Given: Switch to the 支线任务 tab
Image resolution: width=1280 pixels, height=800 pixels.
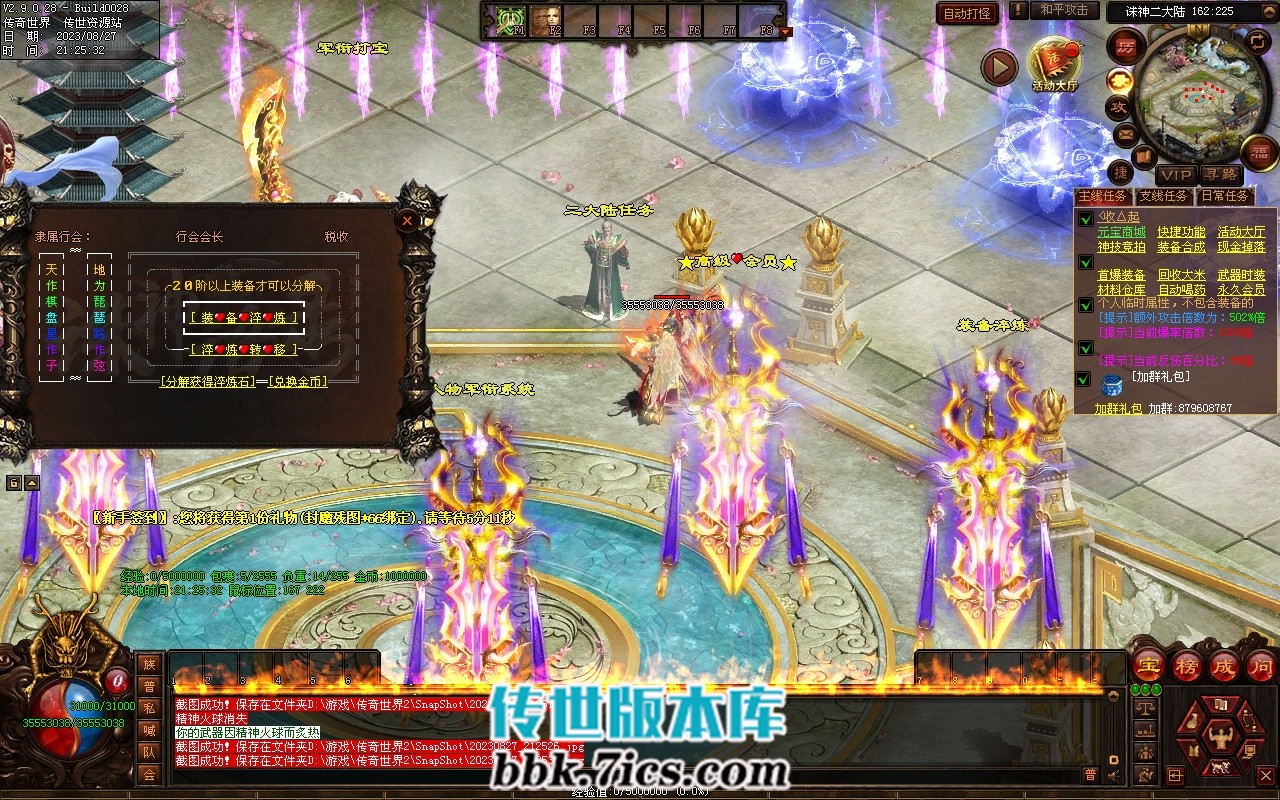Looking at the screenshot, I should click(1164, 197).
